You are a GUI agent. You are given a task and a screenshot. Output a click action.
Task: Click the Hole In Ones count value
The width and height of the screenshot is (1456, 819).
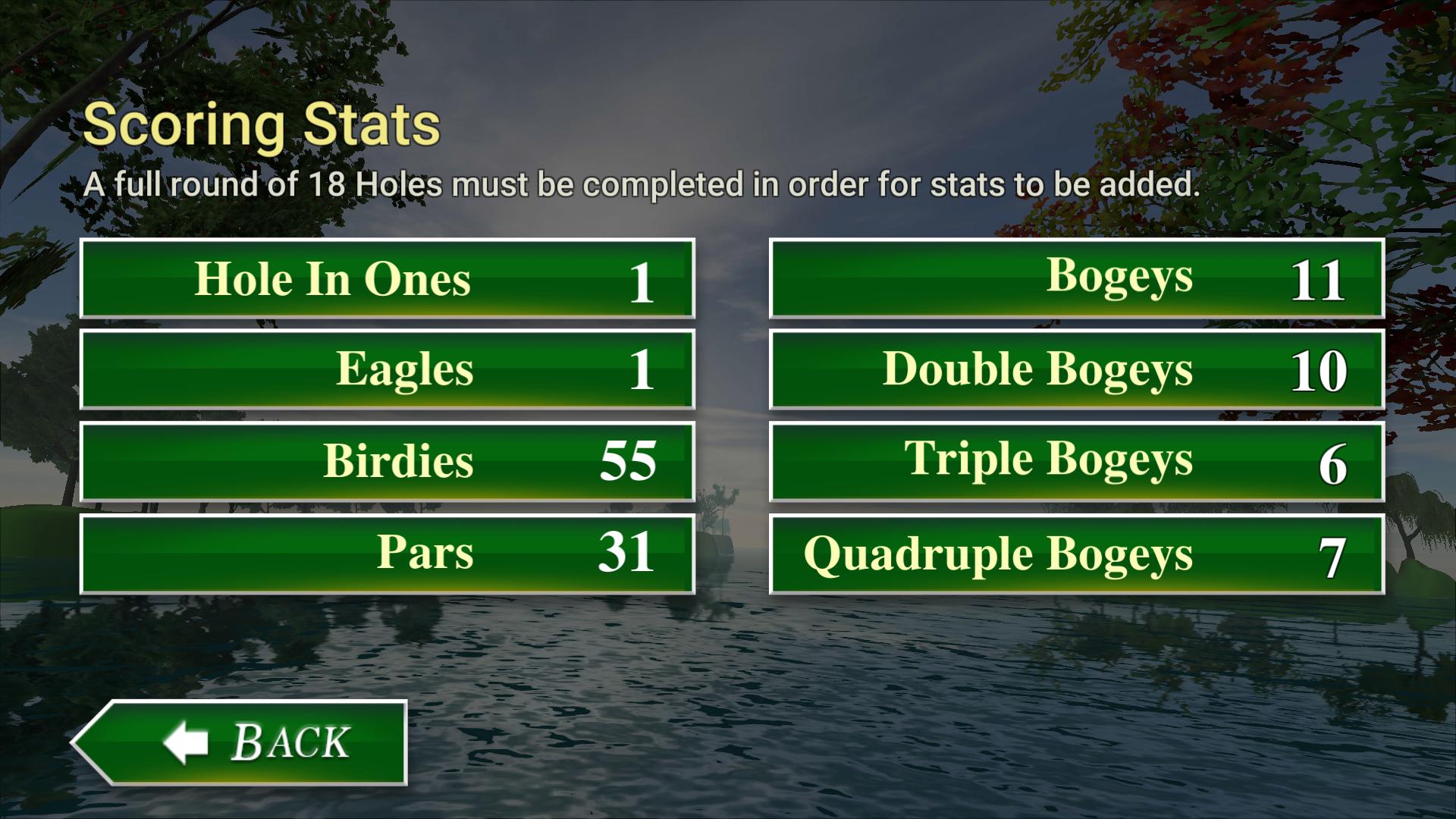[x=642, y=278]
